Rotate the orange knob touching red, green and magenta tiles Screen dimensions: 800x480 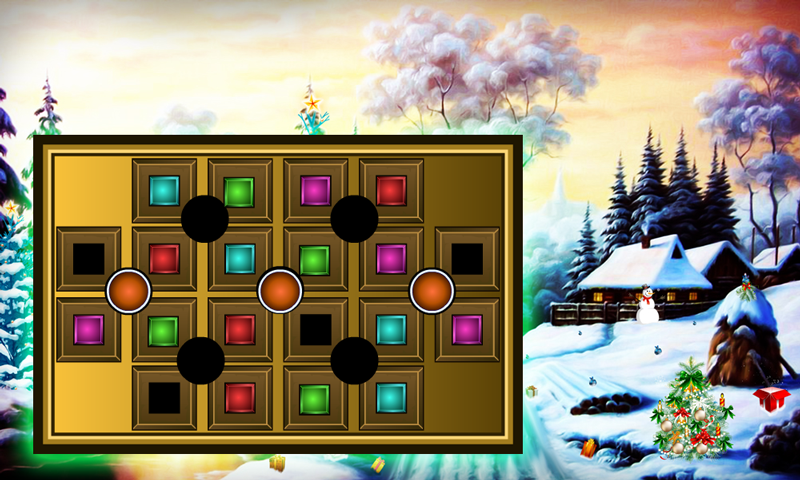click(x=129, y=291)
